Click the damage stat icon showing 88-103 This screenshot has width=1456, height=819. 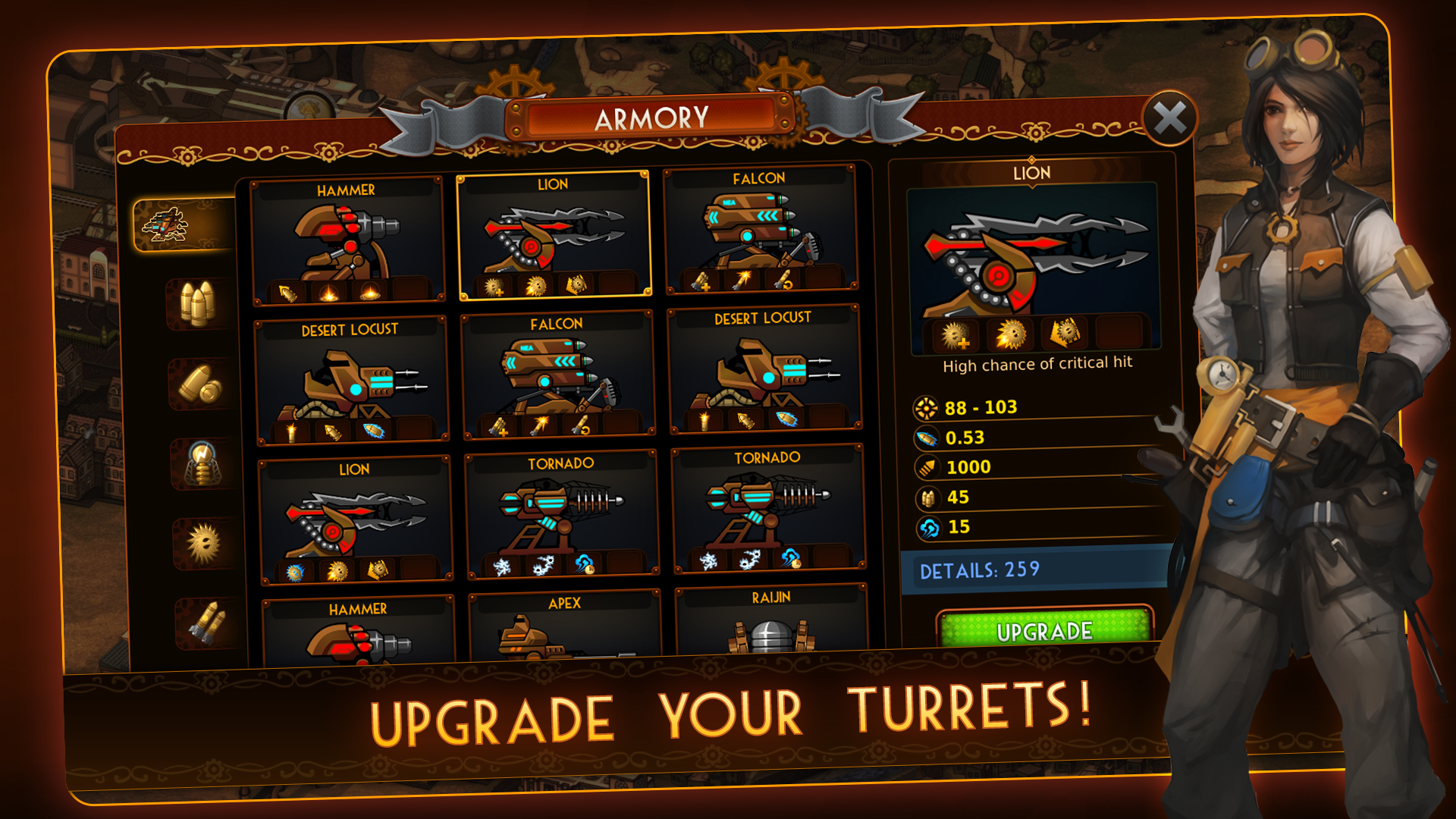926,406
